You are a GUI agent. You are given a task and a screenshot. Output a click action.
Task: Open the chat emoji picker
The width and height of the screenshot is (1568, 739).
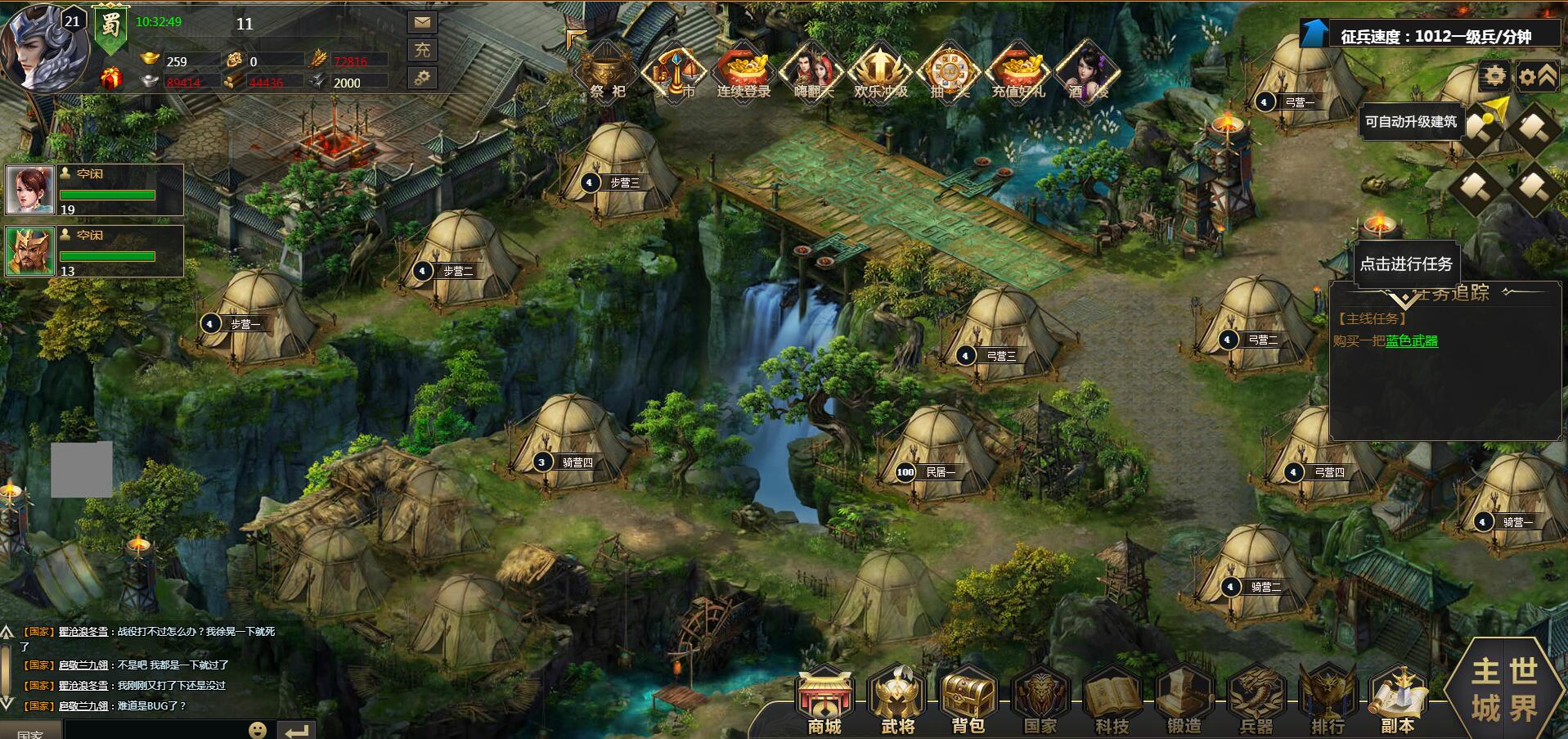click(258, 729)
